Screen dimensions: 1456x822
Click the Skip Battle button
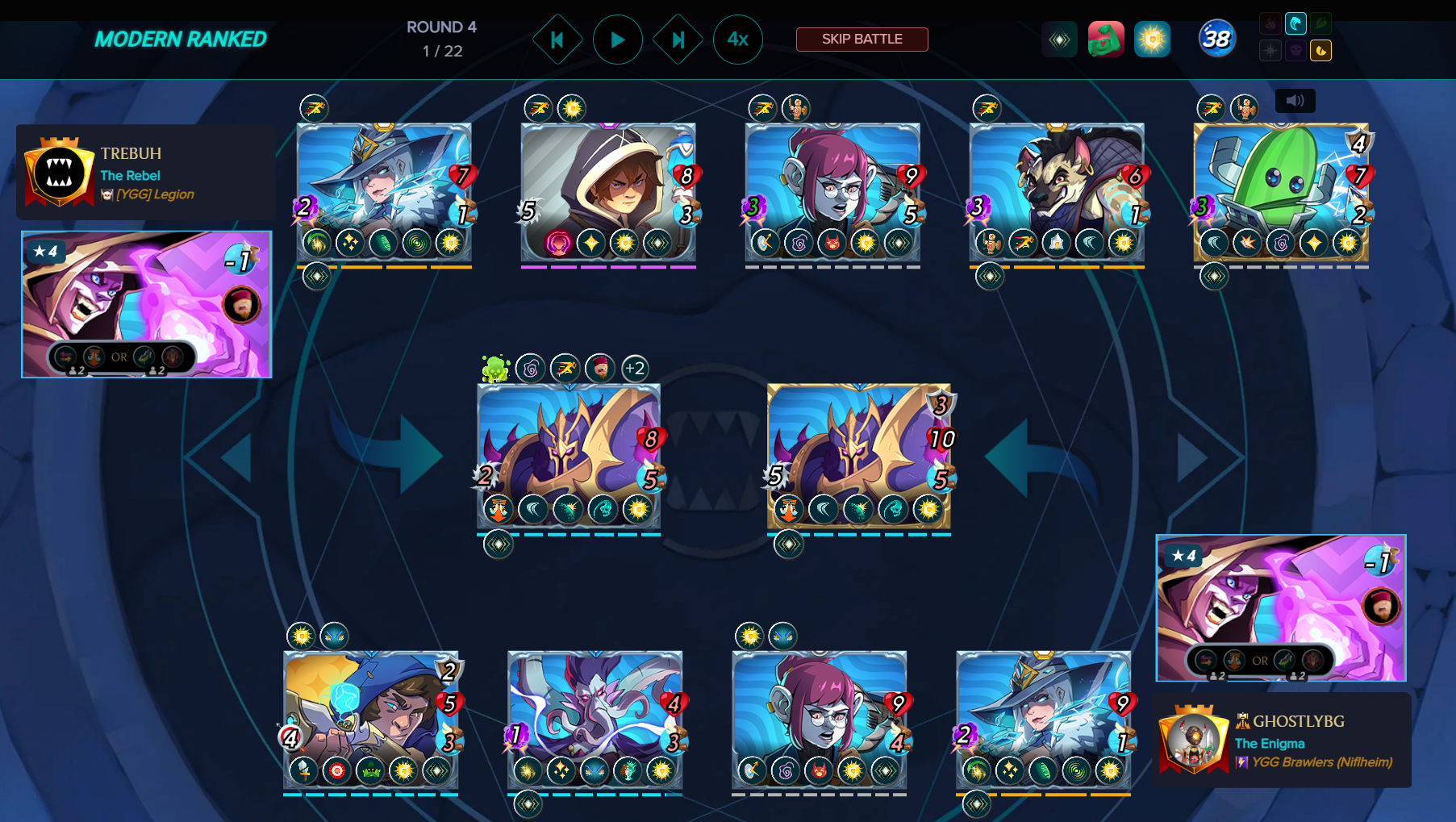[x=862, y=39]
